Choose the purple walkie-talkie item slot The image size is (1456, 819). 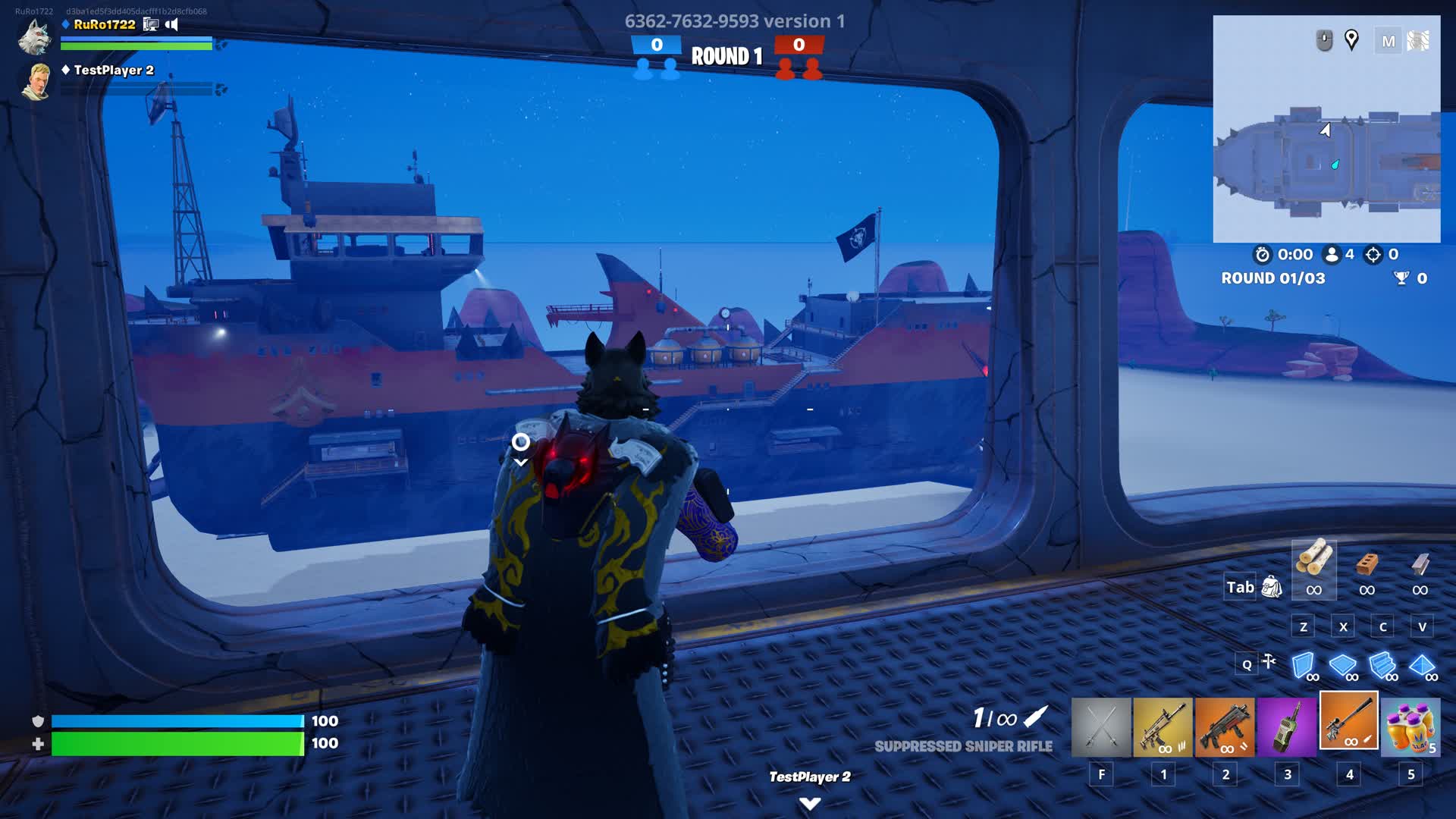coord(1287,726)
